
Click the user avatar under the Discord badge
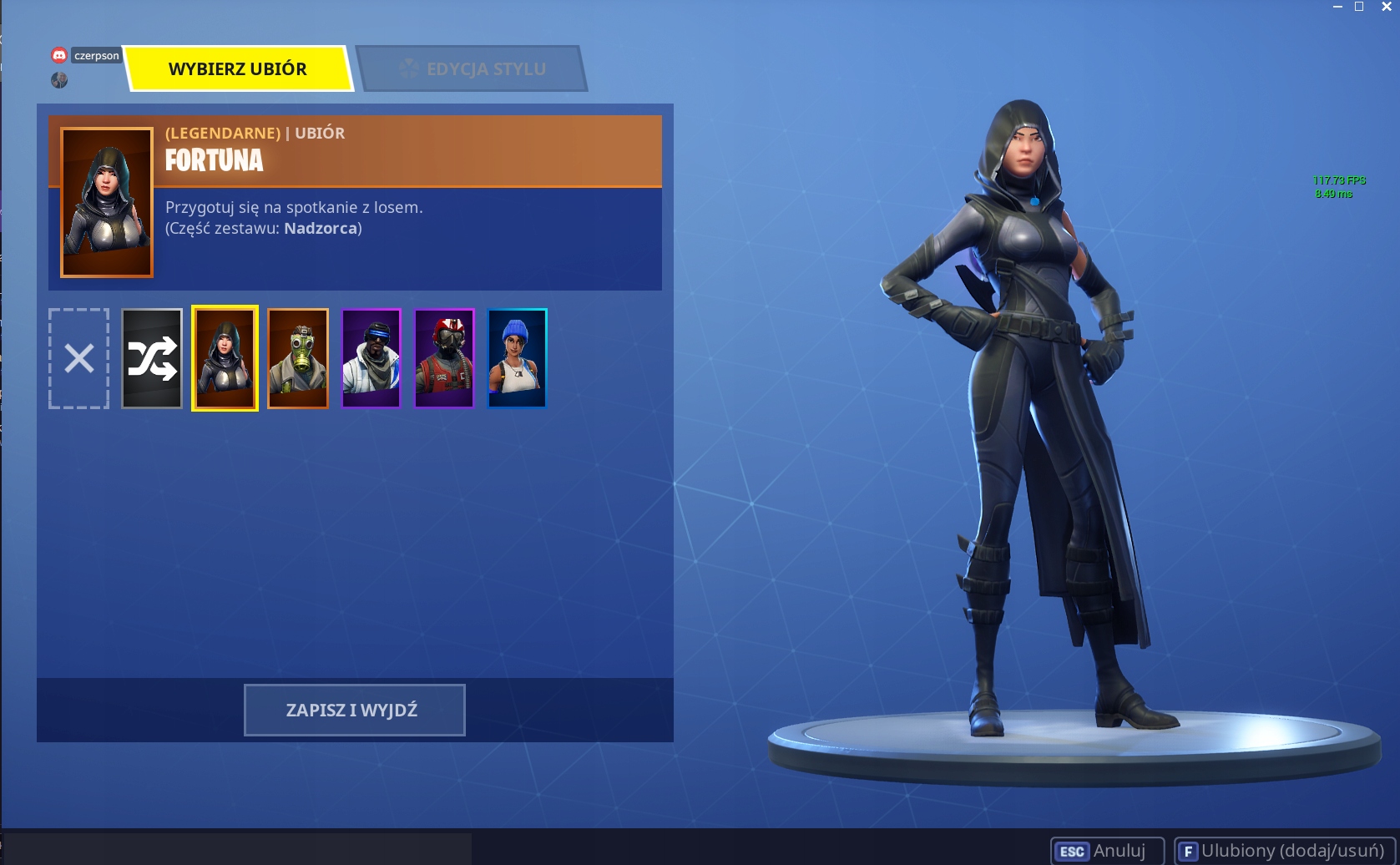(58, 81)
